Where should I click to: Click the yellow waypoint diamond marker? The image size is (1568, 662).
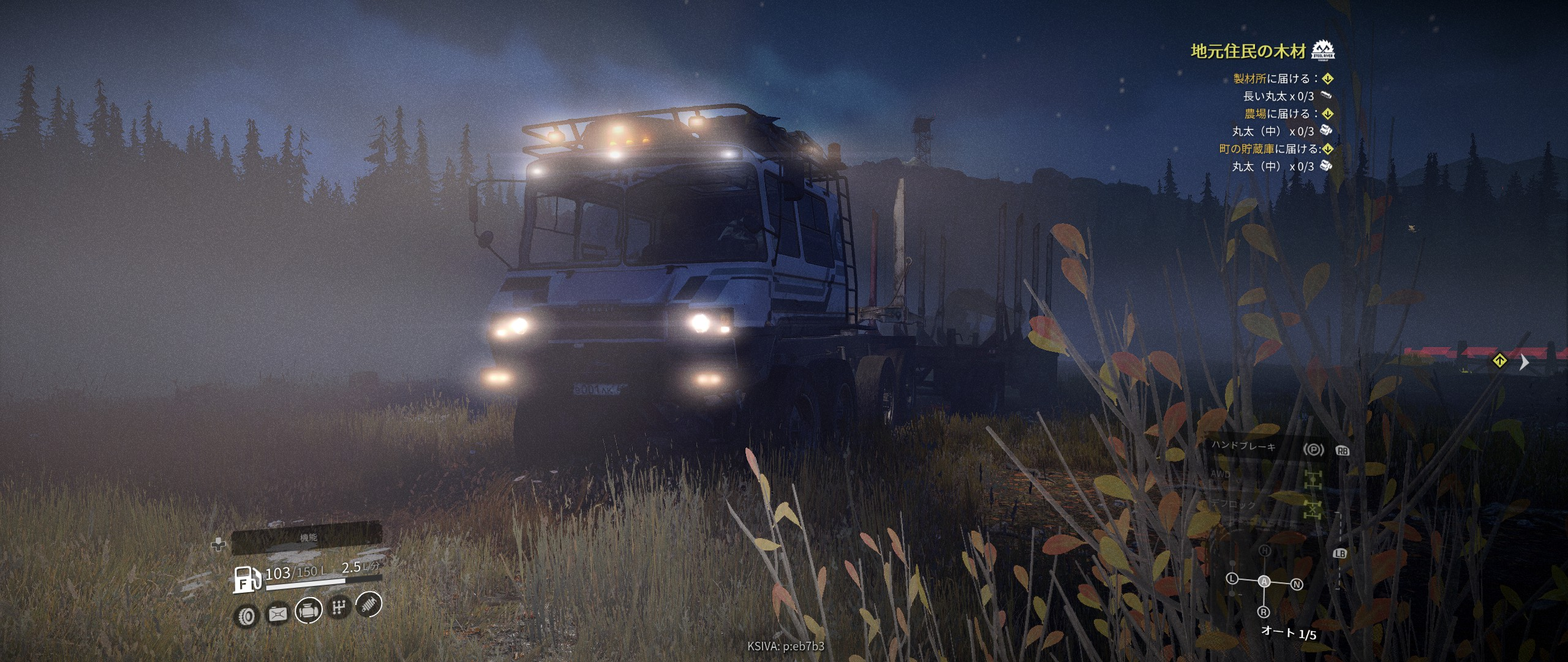(x=1499, y=361)
